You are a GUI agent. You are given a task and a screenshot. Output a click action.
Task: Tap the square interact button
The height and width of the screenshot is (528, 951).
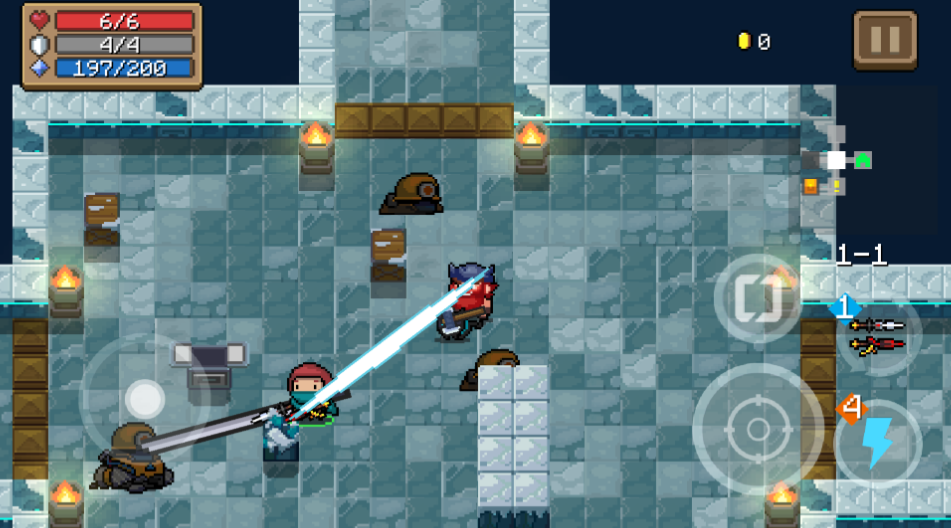point(756,297)
